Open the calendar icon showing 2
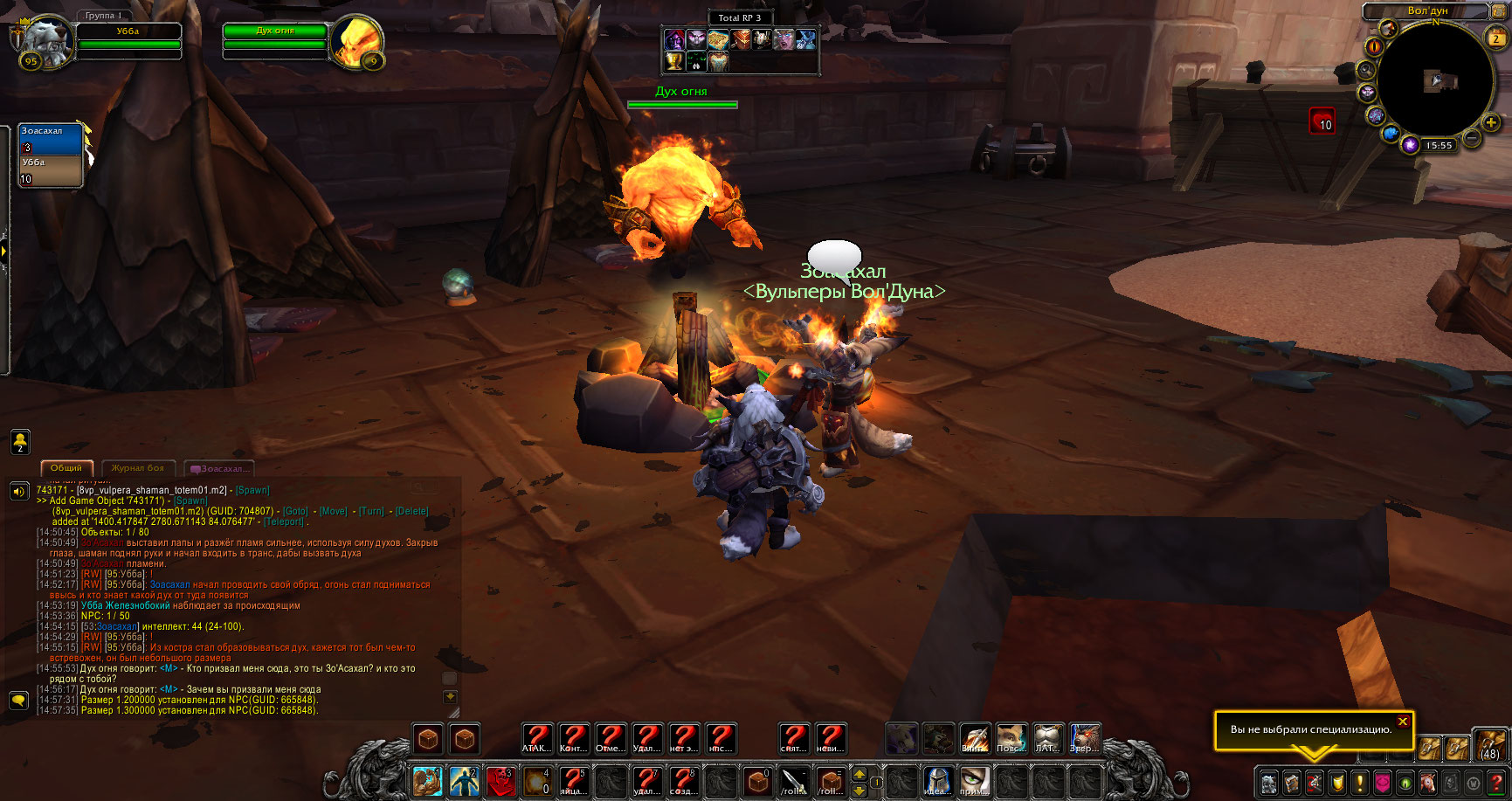 (x=1496, y=37)
